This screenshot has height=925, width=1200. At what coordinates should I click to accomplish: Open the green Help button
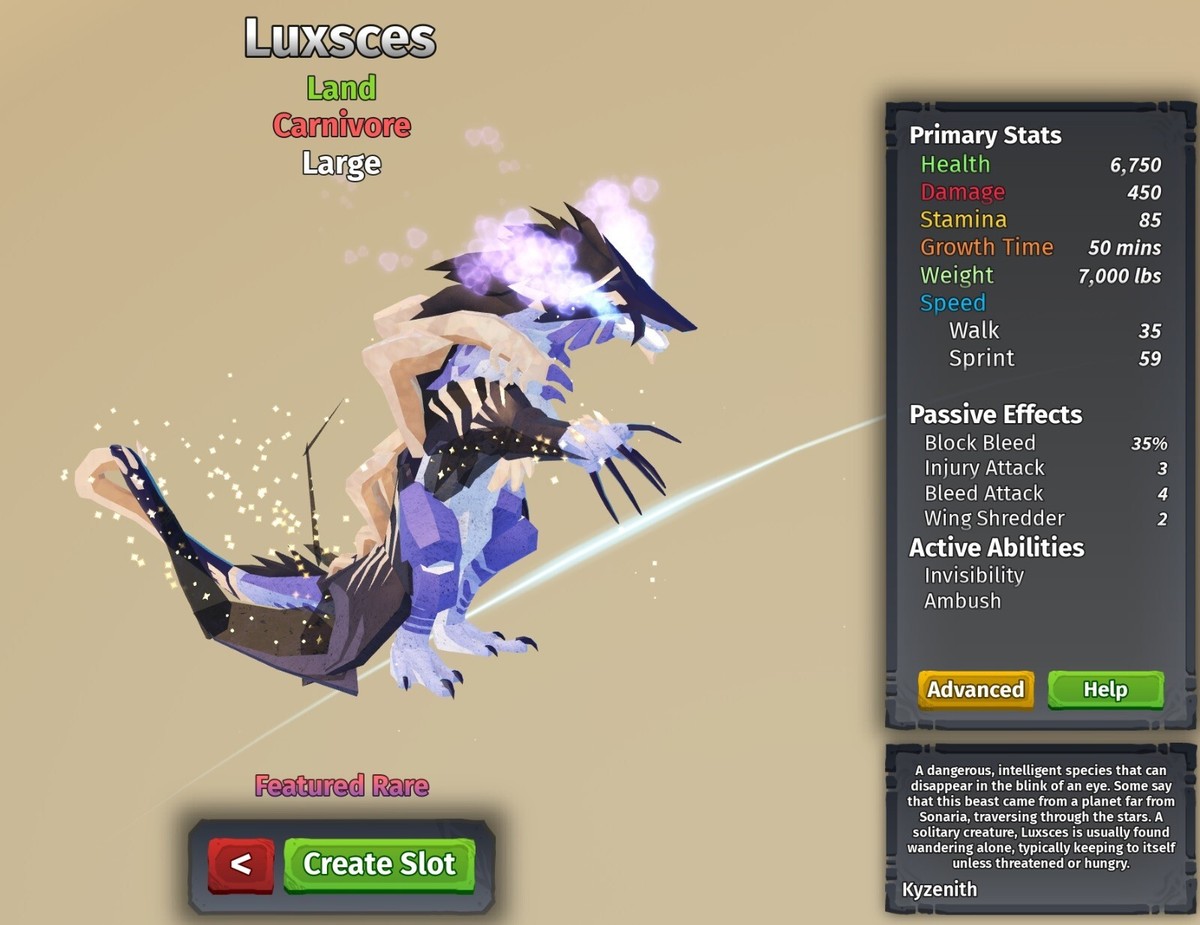pos(1105,689)
